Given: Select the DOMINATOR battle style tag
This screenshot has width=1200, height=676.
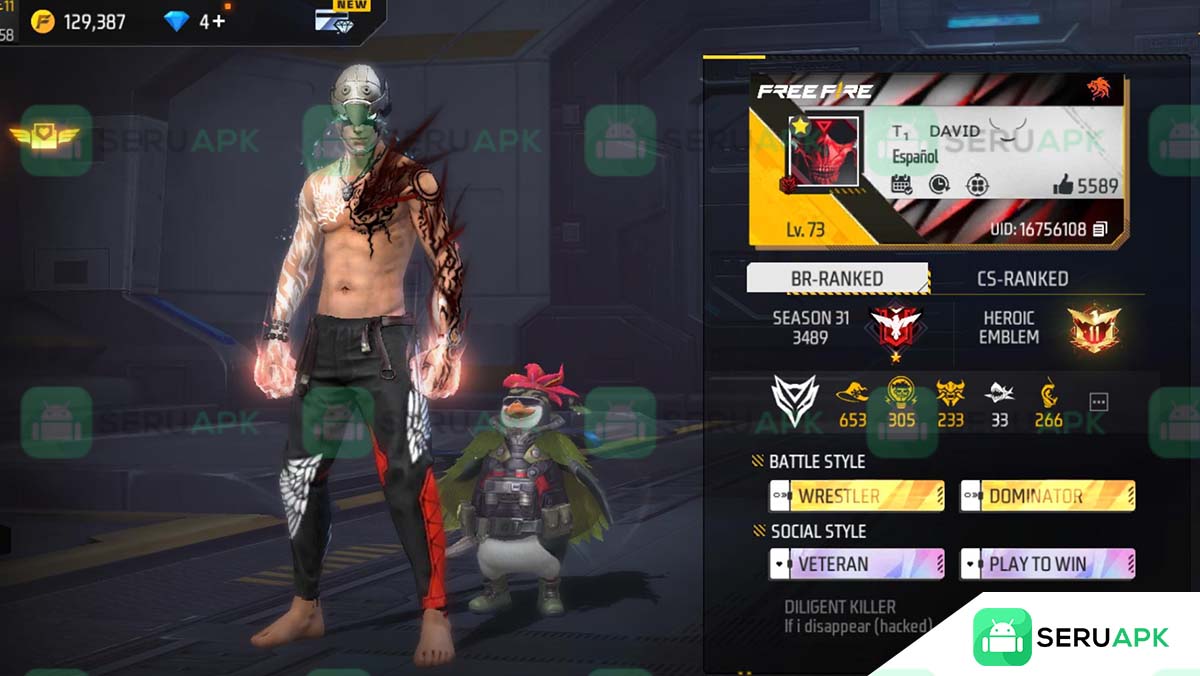Looking at the screenshot, I should (1047, 496).
